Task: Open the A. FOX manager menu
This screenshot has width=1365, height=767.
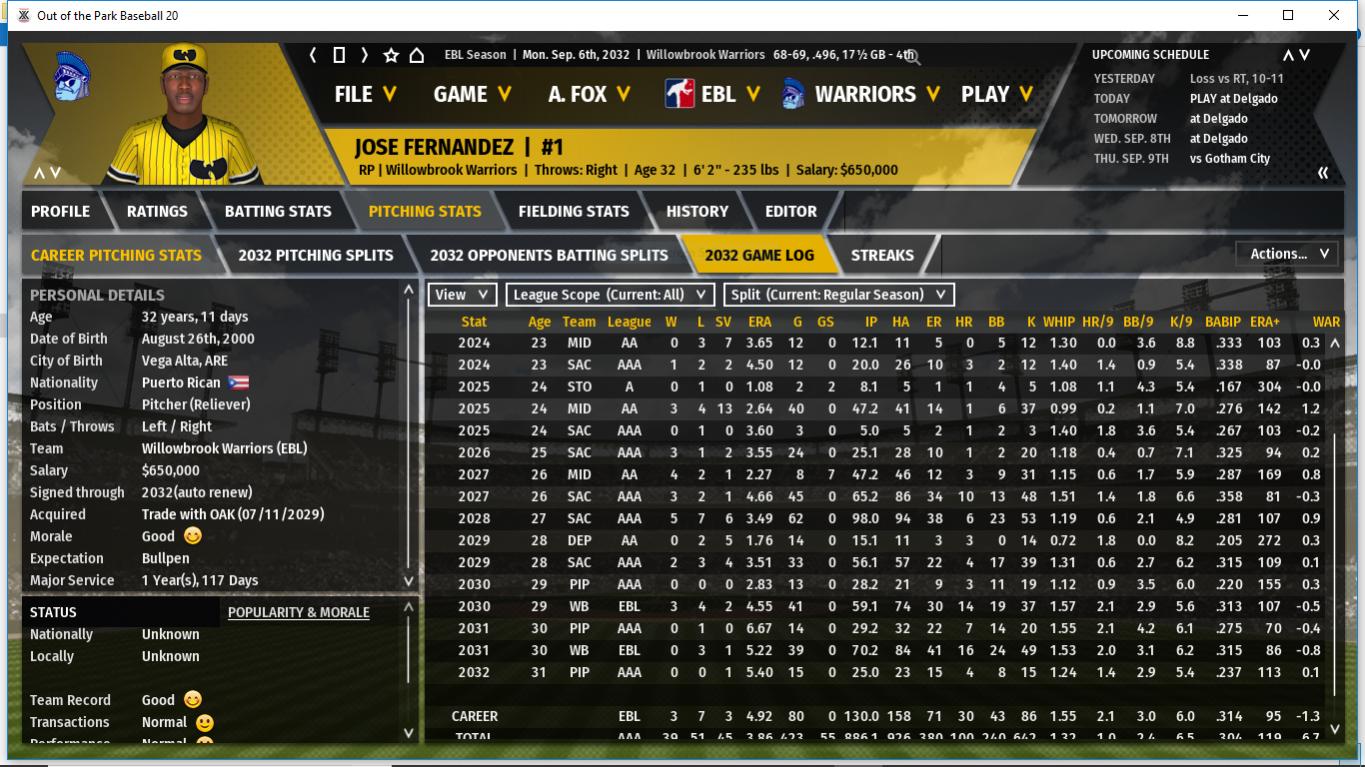Action: pos(589,94)
